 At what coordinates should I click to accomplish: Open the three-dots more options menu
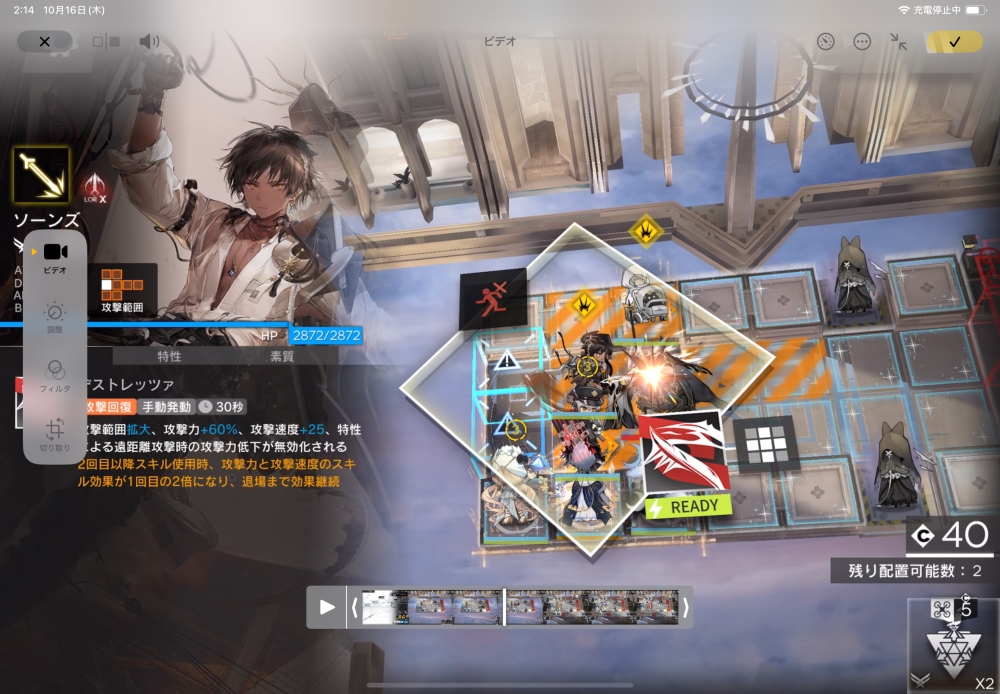coord(862,42)
